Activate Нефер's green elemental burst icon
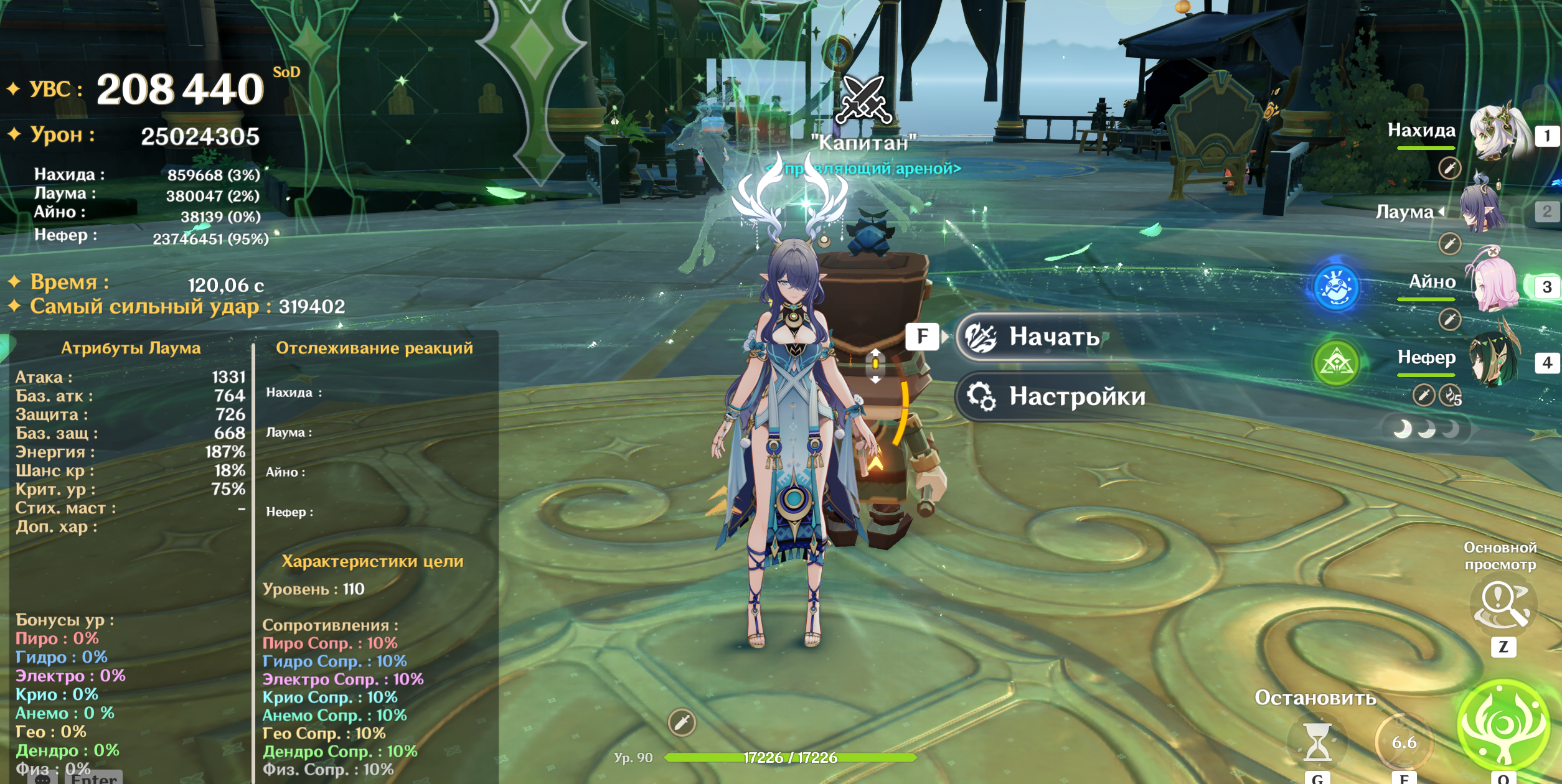1562x784 pixels. pyautogui.click(x=1335, y=363)
